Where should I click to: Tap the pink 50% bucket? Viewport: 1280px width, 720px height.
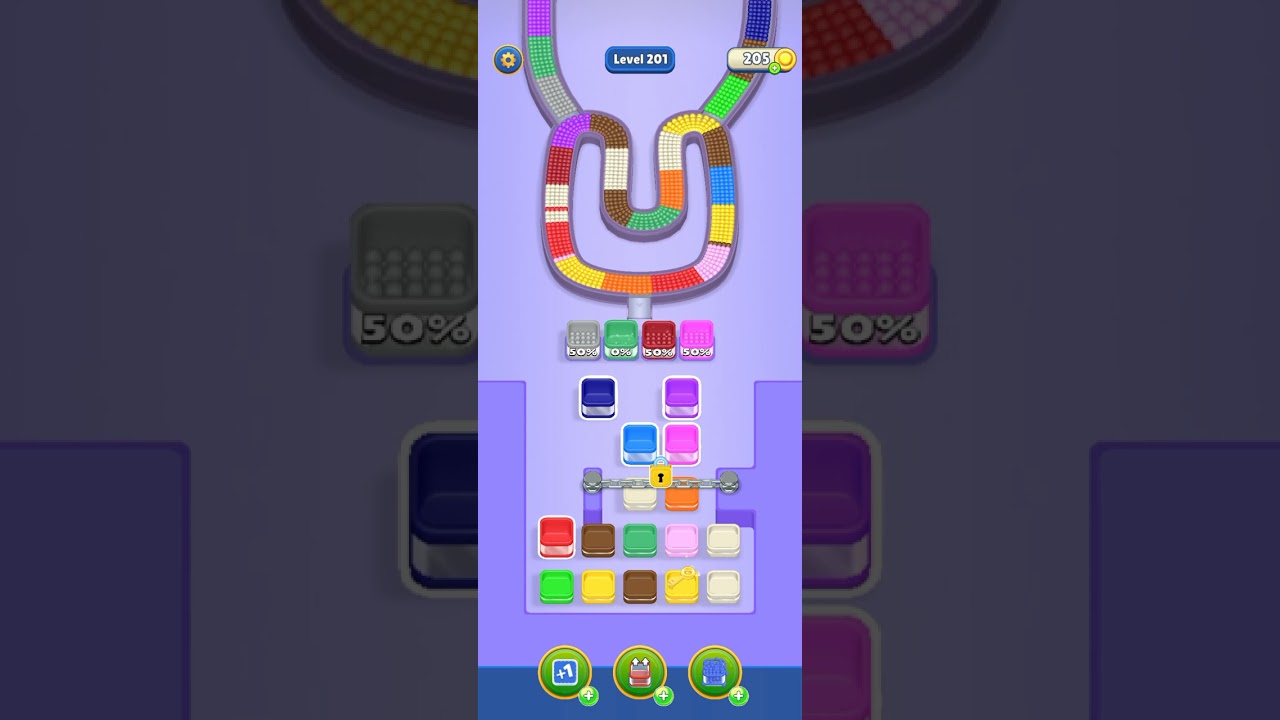[696, 340]
